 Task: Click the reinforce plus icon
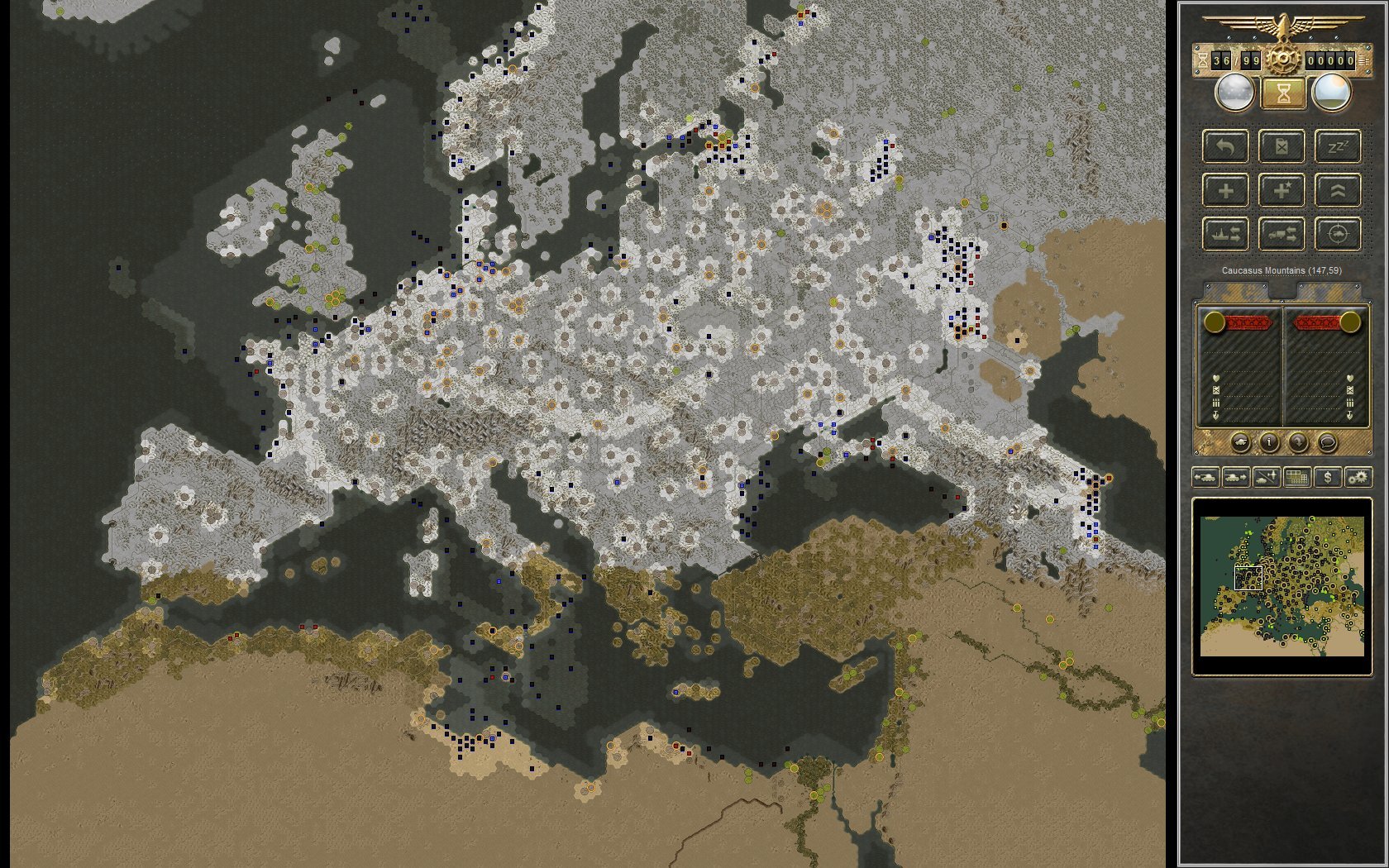(x=1226, y=190)
